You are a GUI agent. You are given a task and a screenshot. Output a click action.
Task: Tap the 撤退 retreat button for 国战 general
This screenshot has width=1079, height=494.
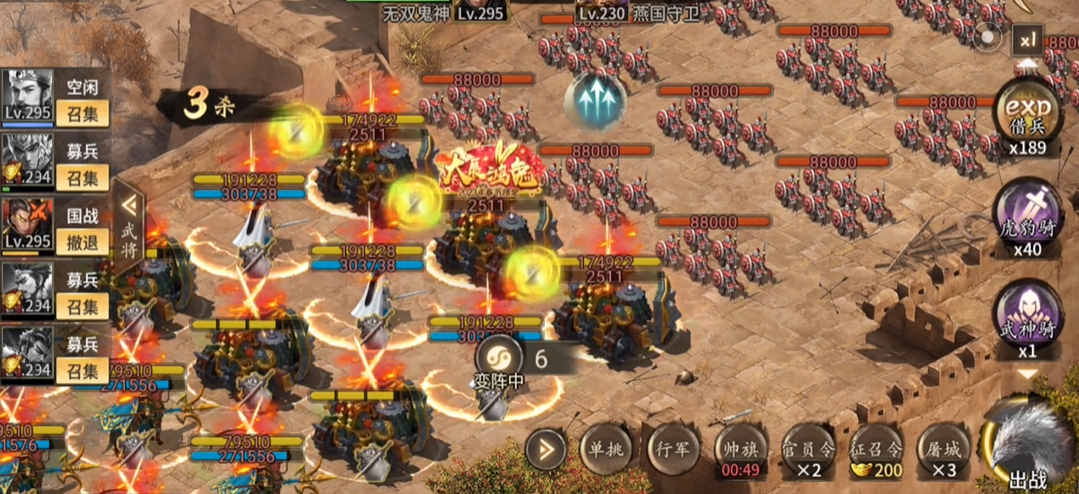point(82,243)
